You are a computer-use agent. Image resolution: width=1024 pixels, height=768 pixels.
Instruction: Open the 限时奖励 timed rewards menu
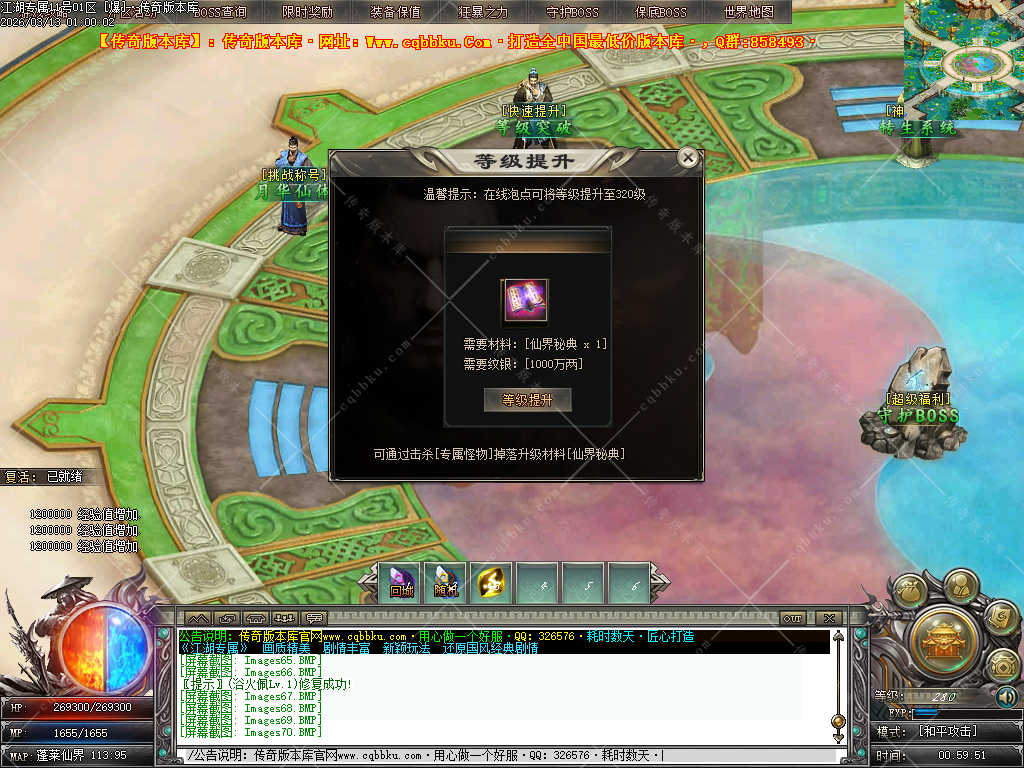tap(308, 12)
